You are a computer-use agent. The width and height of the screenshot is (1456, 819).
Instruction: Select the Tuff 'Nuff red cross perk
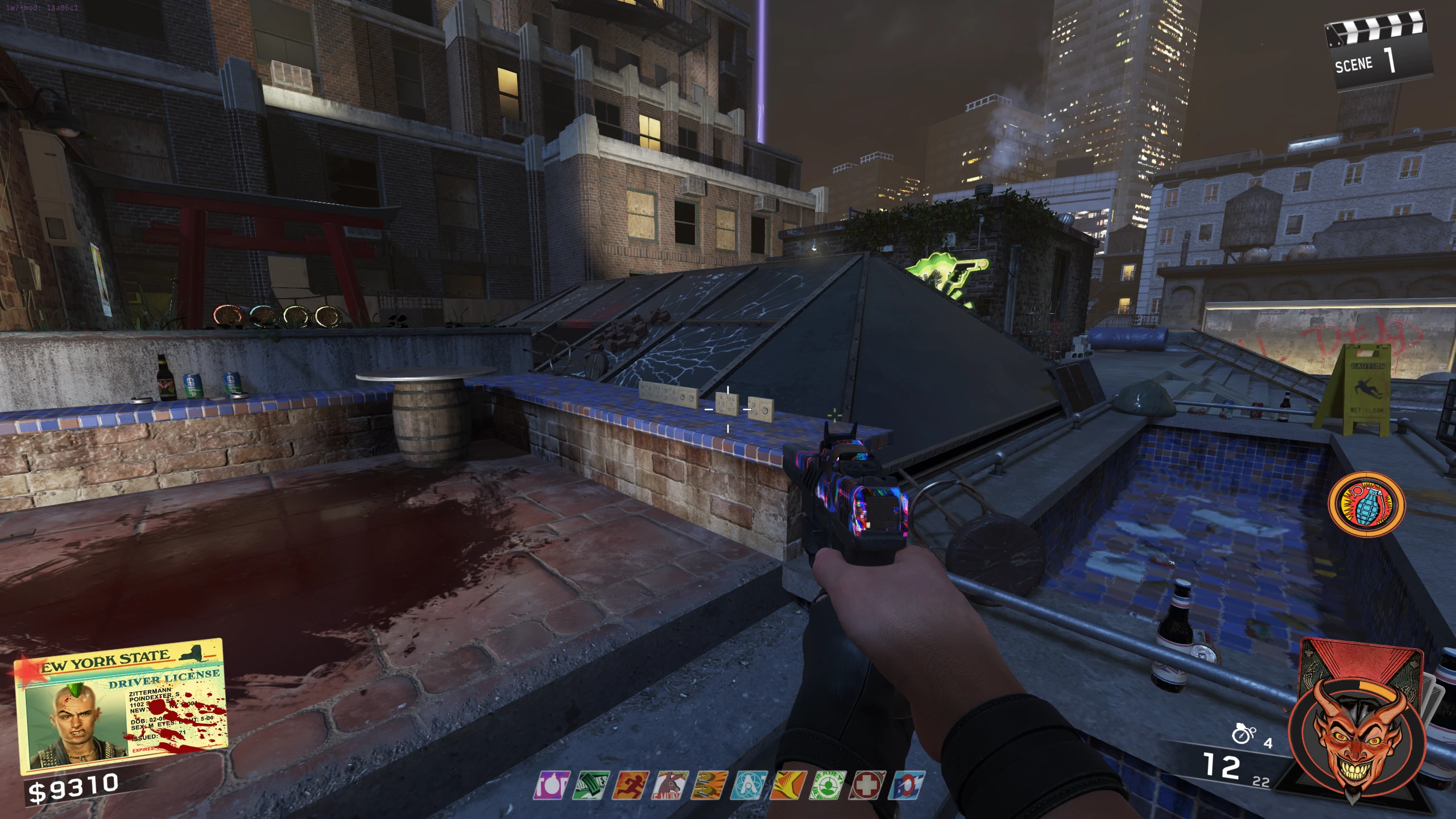pos(867,785)
